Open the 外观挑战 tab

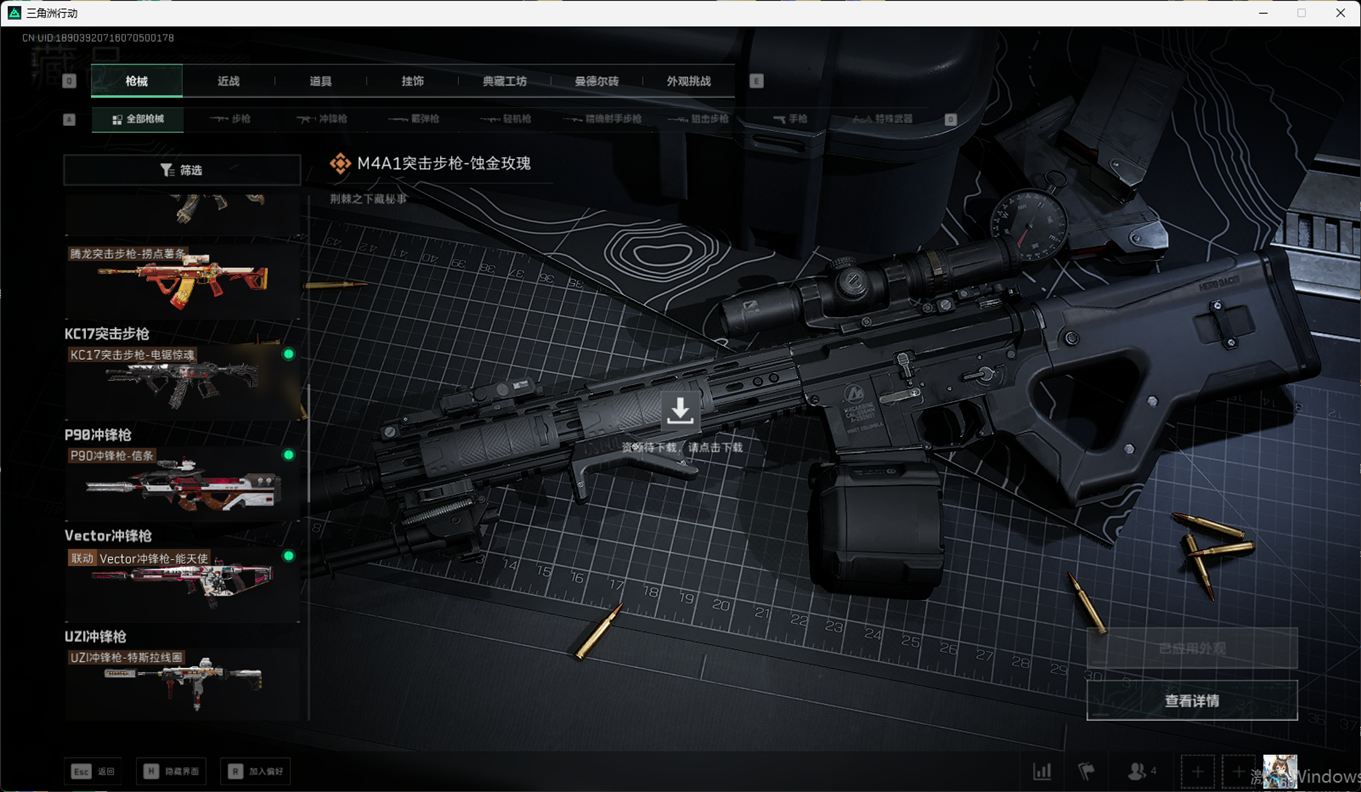[x=689, y=81]
